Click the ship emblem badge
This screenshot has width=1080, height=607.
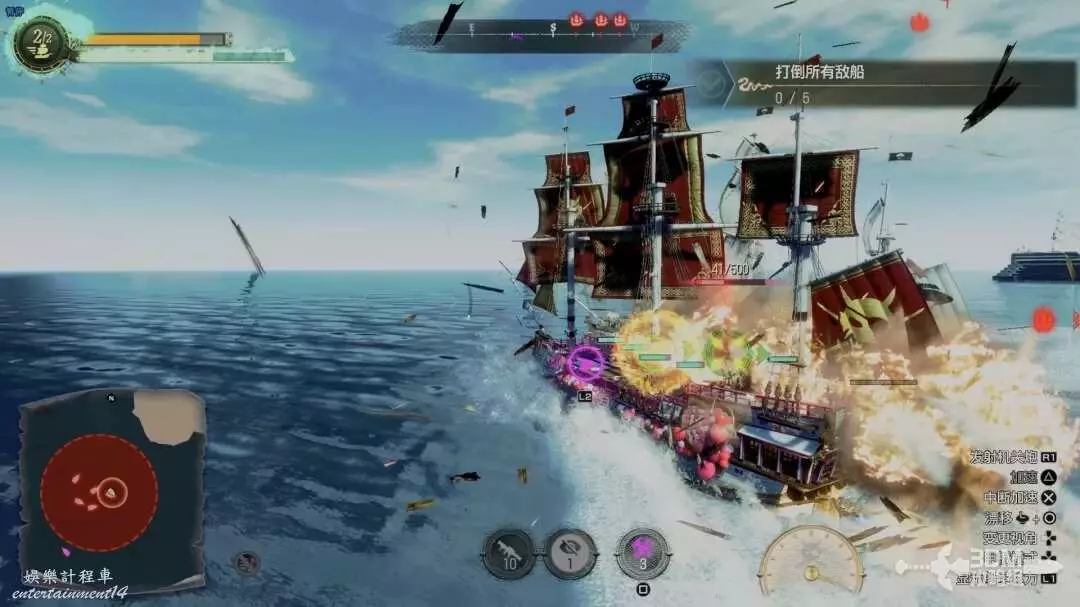coord(42,42)
